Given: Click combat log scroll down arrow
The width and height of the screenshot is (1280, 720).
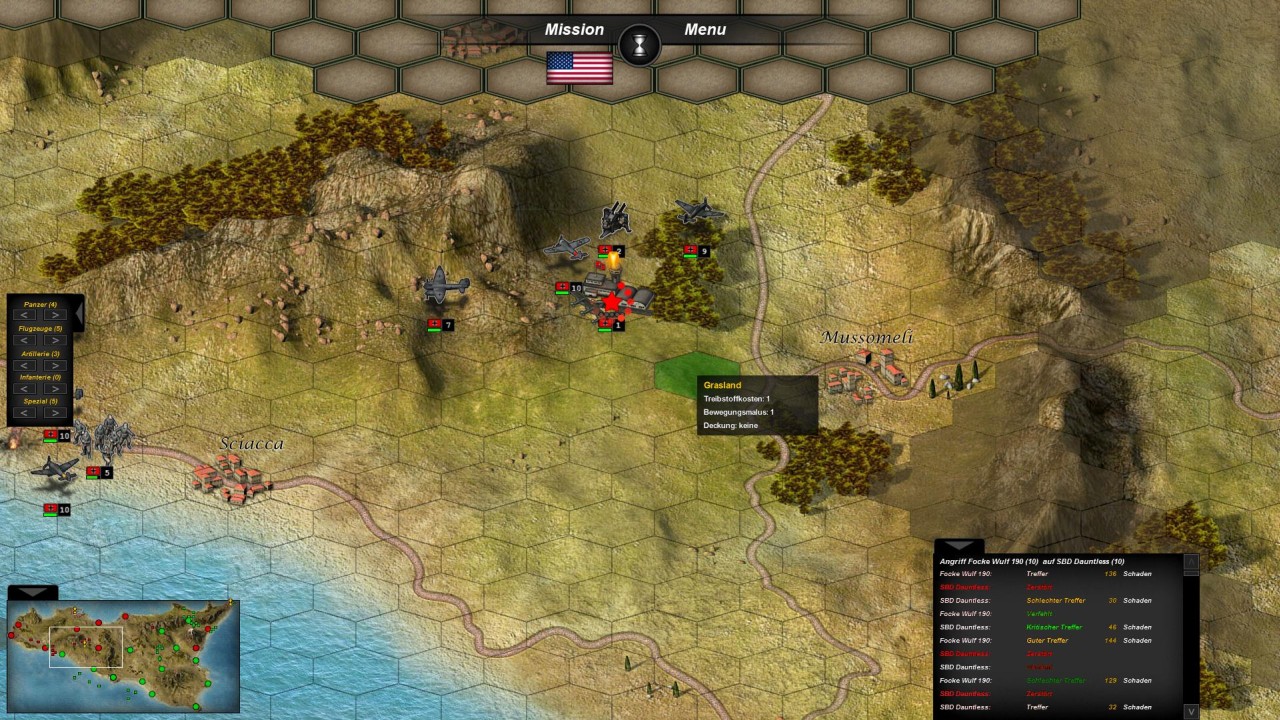Looking at the screenshot, I should point(1191,711).
